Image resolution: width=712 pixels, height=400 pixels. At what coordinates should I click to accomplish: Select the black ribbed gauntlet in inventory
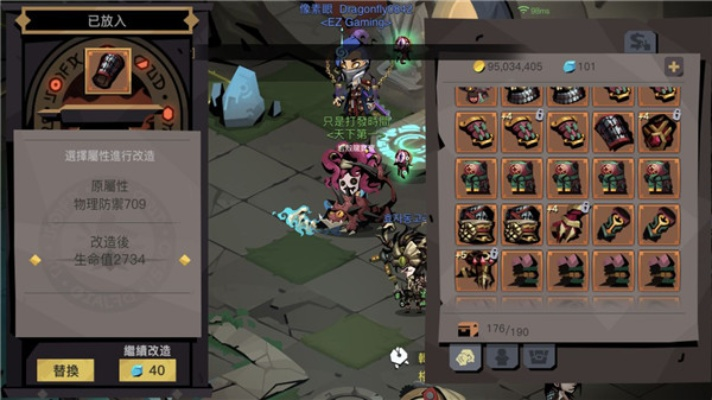click(x=612, y=132)
